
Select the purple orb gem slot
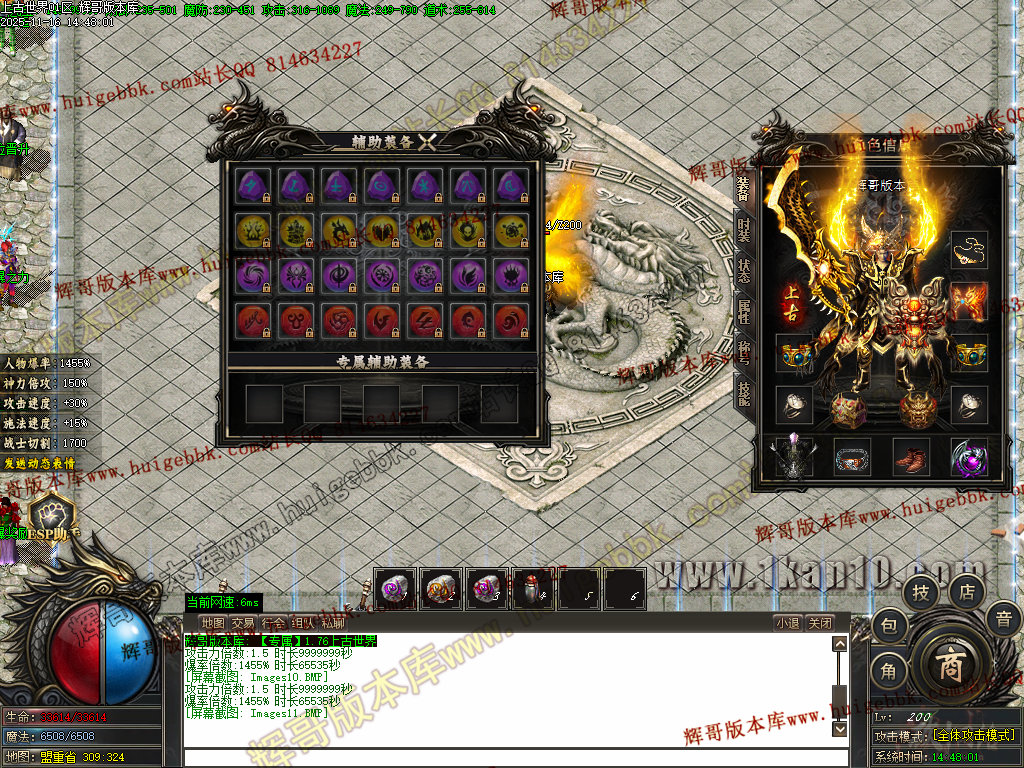(969, 457)
